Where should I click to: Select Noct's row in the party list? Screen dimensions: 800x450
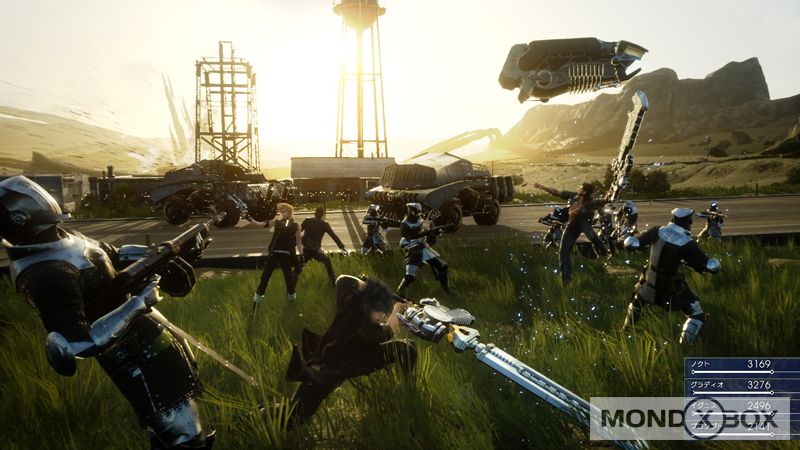(742, 366)
